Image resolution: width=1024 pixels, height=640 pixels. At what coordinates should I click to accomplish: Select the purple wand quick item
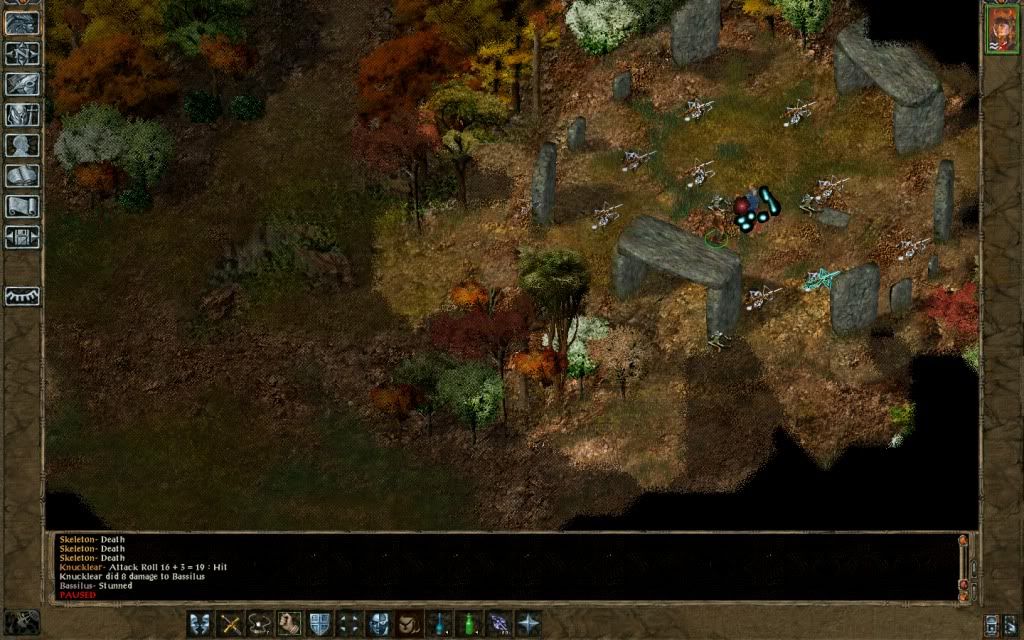[x=498, y=623]
